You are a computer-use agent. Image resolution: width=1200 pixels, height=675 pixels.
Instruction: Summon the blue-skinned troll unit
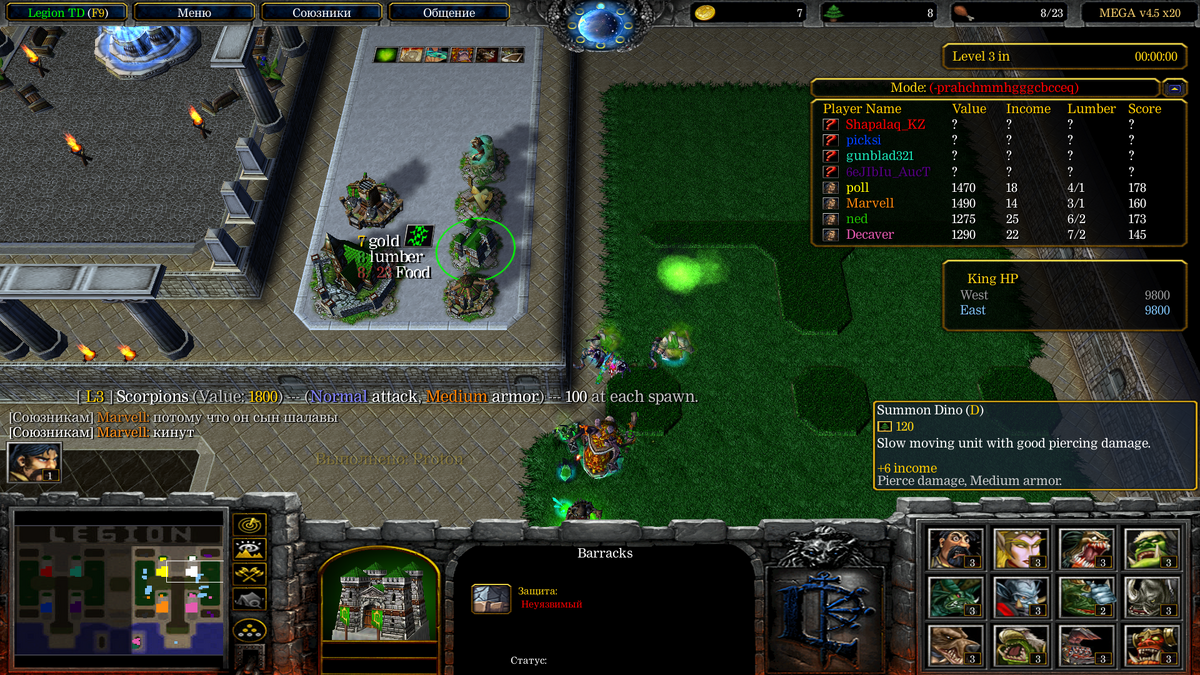[1021, 597]
